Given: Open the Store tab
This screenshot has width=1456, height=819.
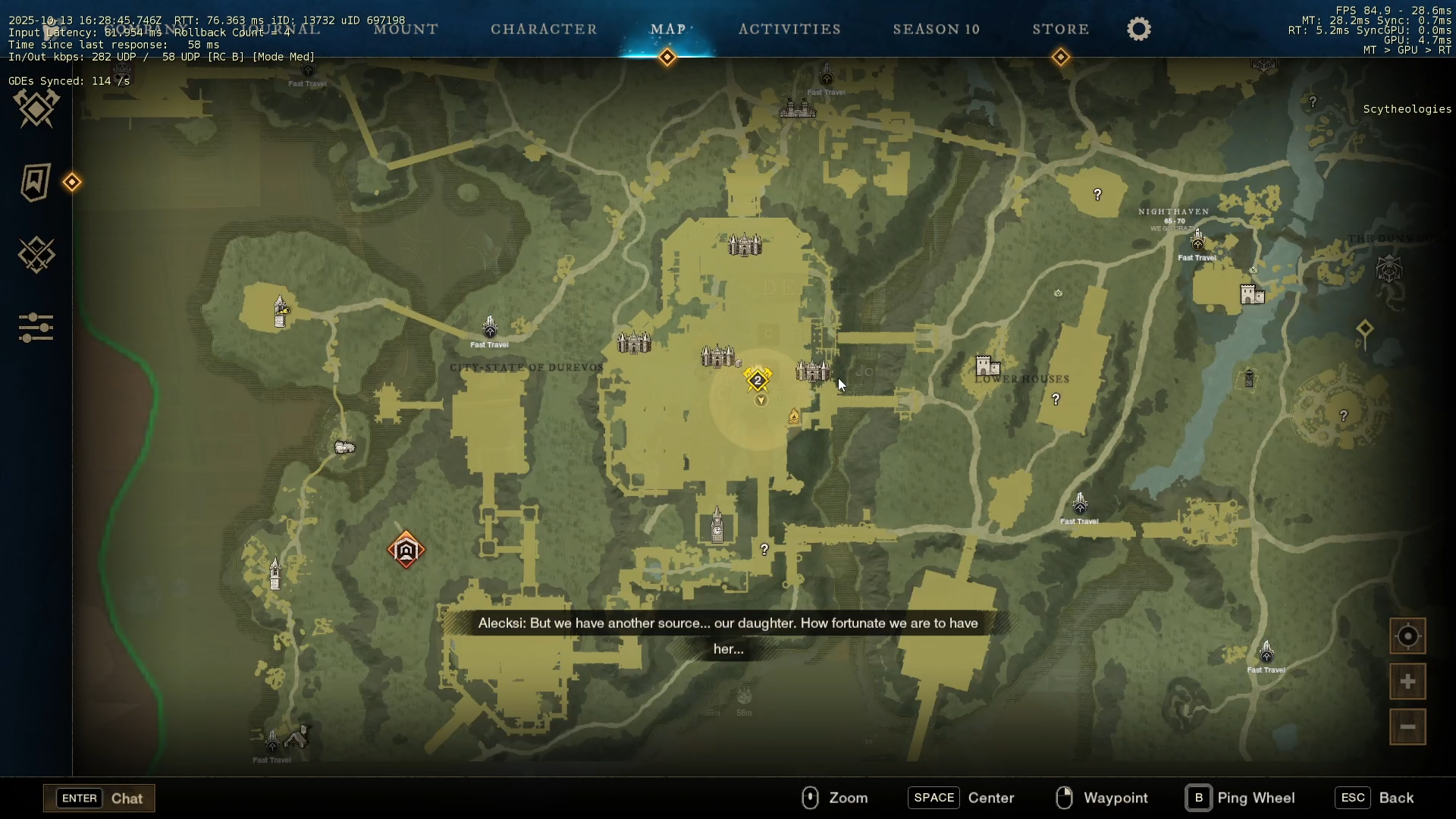Looking at the screenshot, I should click(x=1060, y=30).
